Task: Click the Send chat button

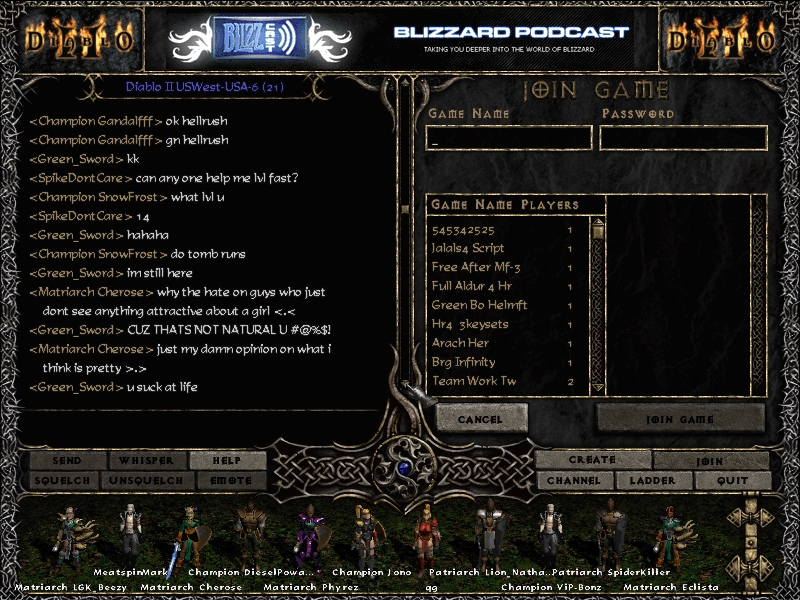Action: pos(68,461)
